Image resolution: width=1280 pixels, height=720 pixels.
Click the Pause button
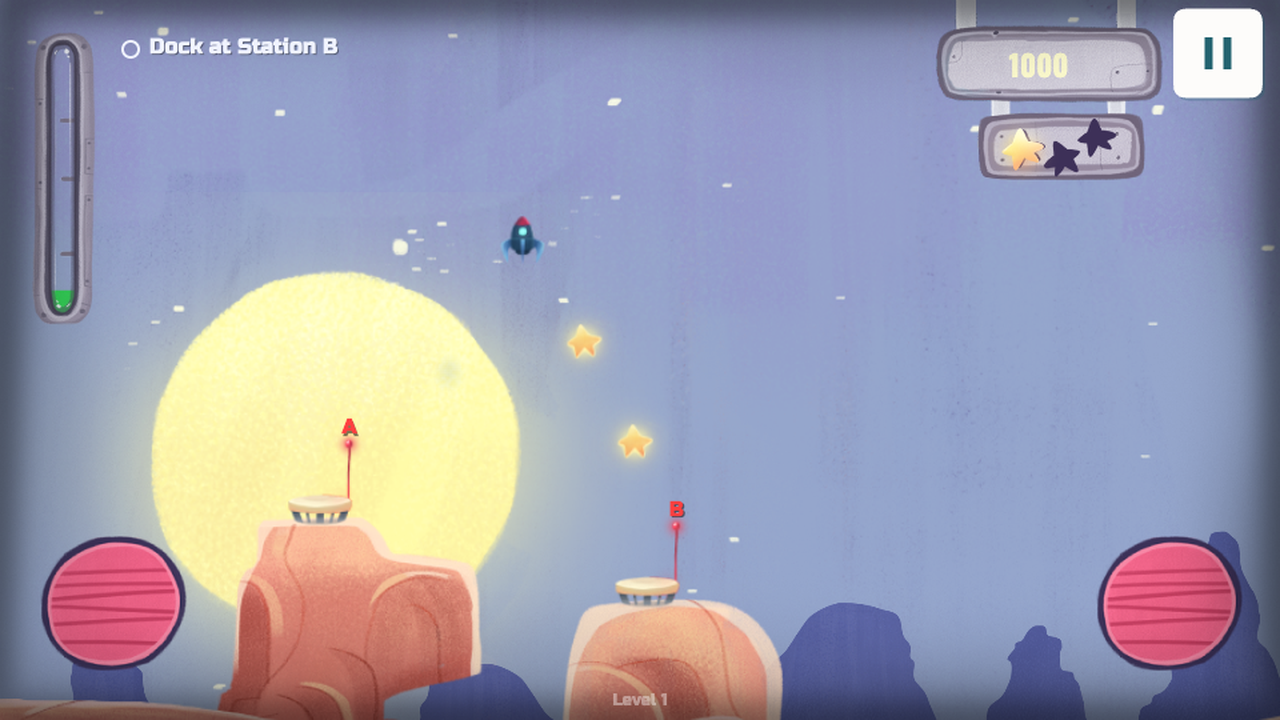[x=1217, y=54]
